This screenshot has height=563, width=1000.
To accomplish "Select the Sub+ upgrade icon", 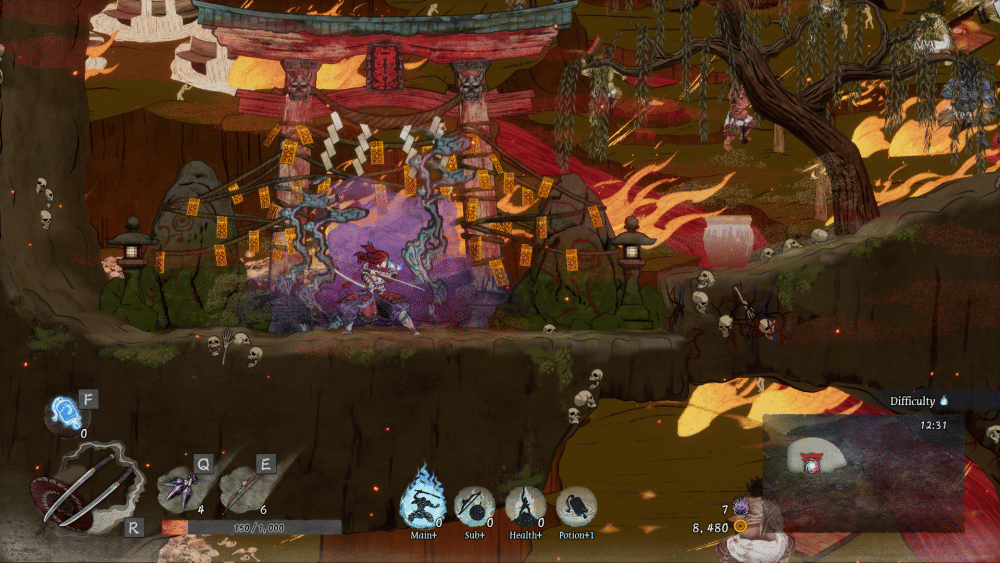I will point(474,506).
